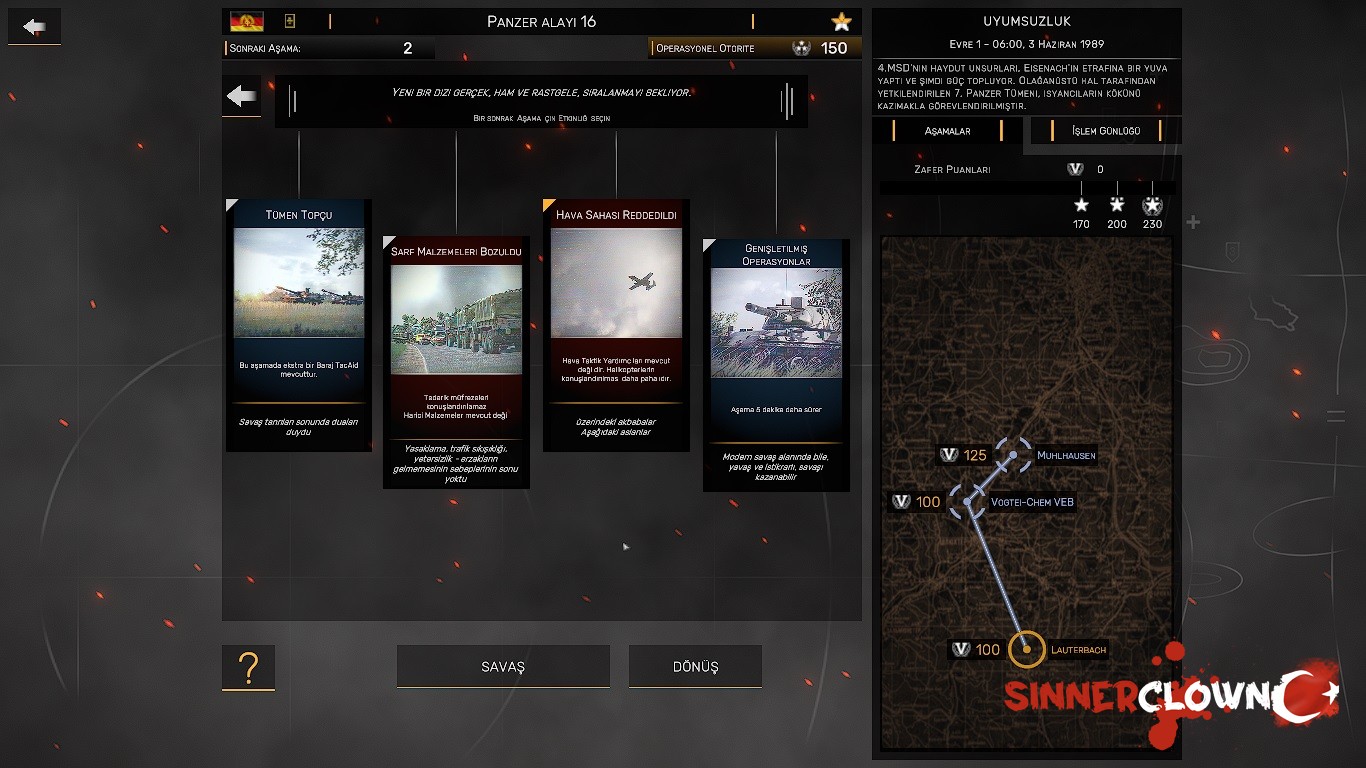This screenshot has height=768, width=1366.
Task: Go back with the top-left arrow button
Action: (x=34, y=27)
